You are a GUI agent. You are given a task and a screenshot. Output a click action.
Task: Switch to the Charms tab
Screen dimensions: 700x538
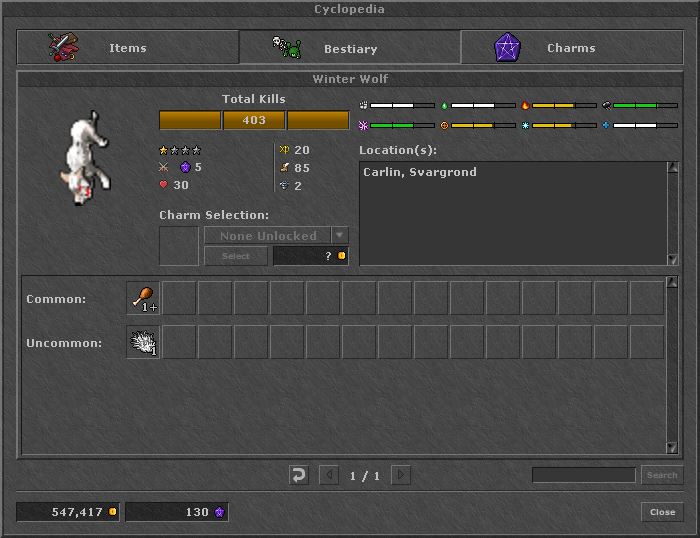click(x=570, y=47)
